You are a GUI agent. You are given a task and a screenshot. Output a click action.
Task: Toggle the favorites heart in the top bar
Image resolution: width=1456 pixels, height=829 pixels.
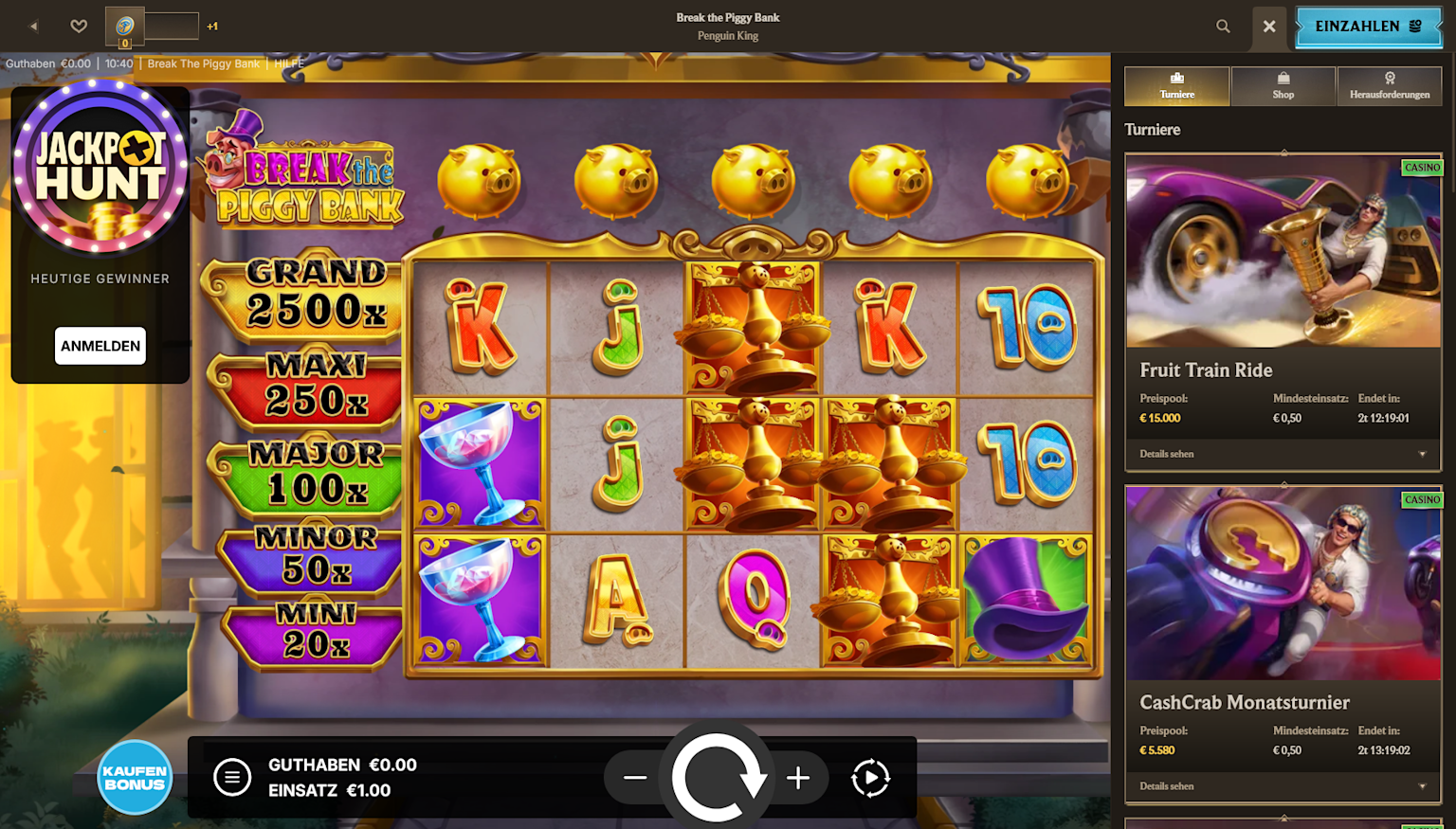pyautogui.click(x=79, y=27)
